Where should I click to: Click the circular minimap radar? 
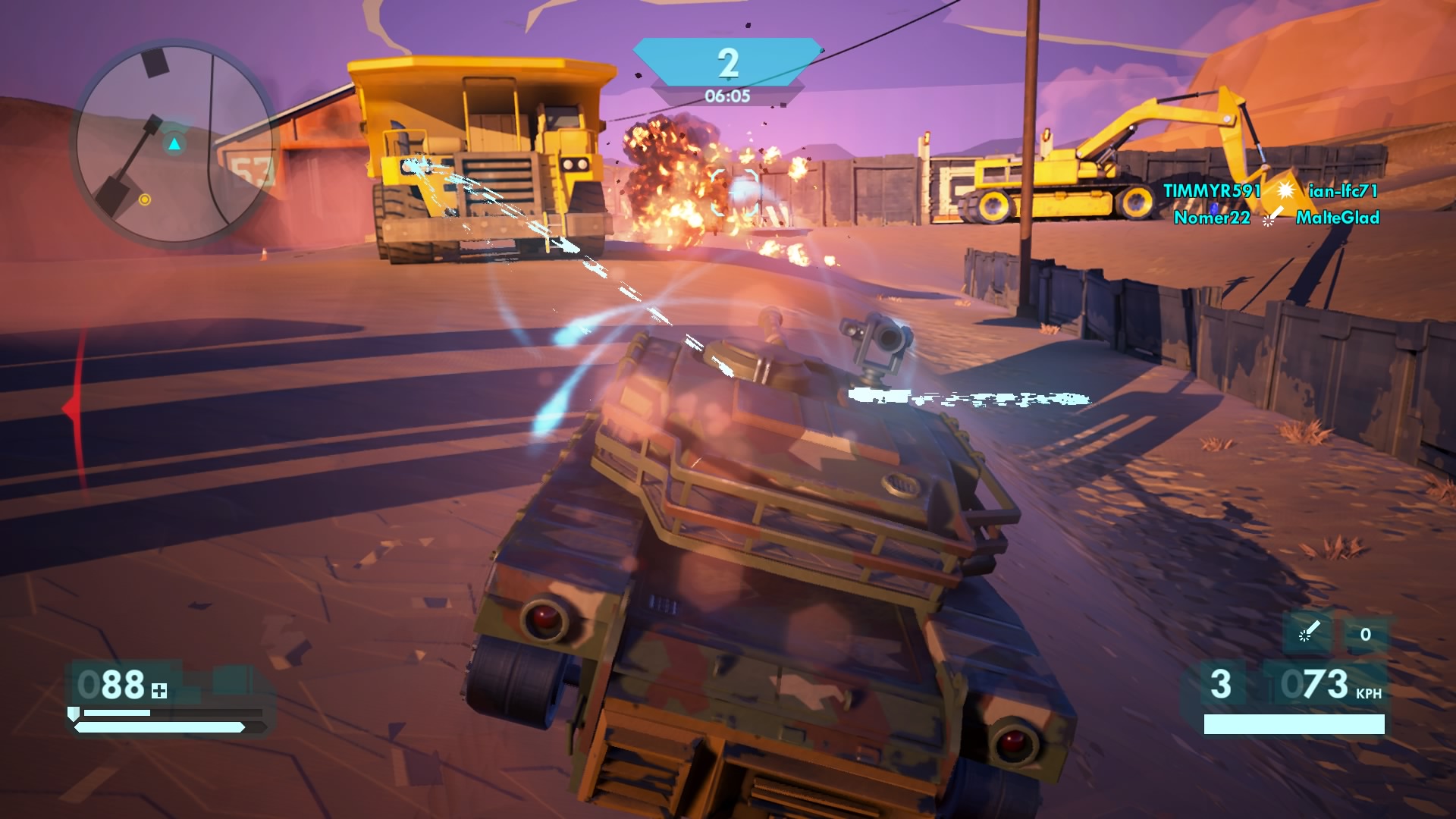point(174,144)
